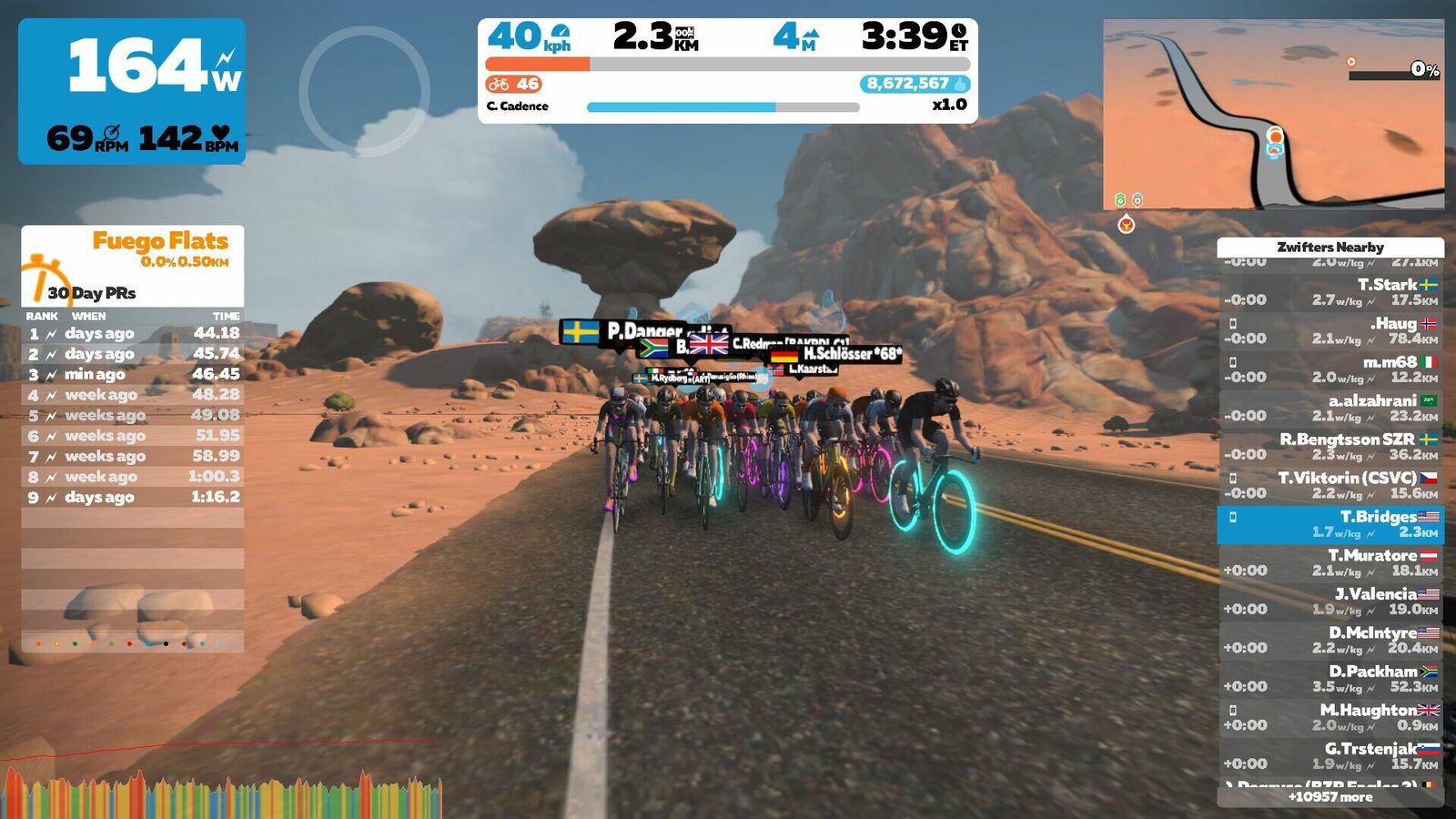
Task: Select R.Bengtsson SZR rider row
Action: click(x=1330, y=447)
